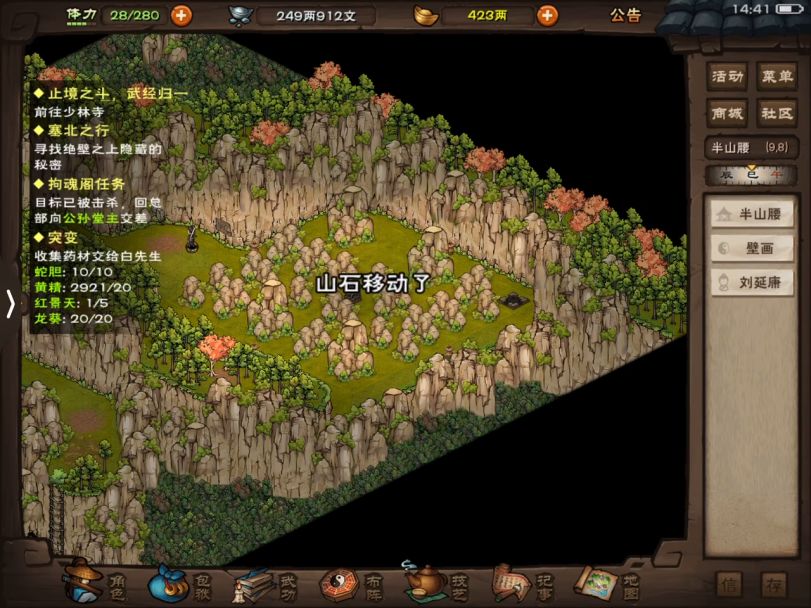This screenshot has height=608, width=811.
Task: Open the 包袱 bag inventory
Action: point(182,582)
